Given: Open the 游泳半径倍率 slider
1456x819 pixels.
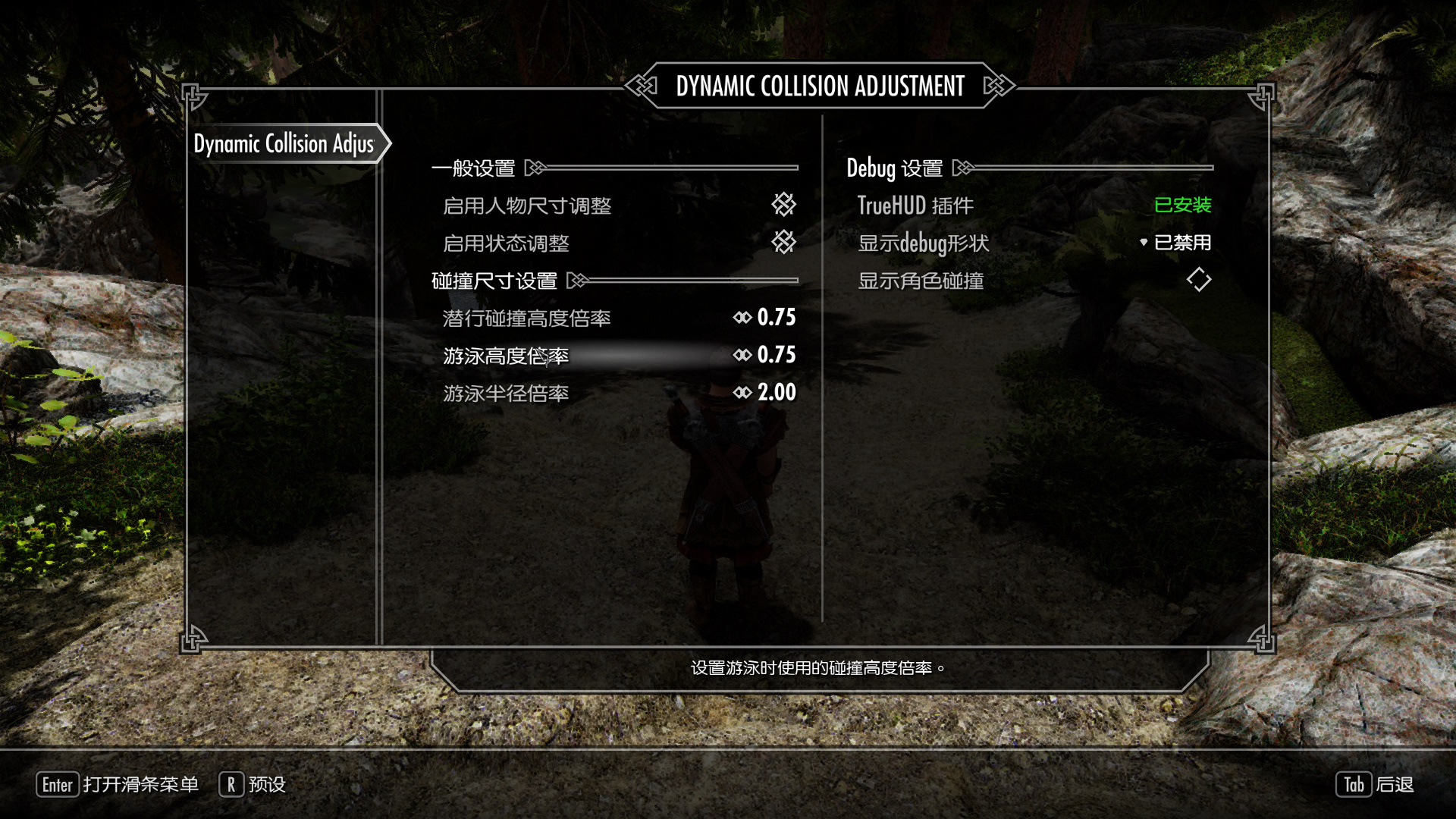Looking at the screenshot, I should coord(766,393).
